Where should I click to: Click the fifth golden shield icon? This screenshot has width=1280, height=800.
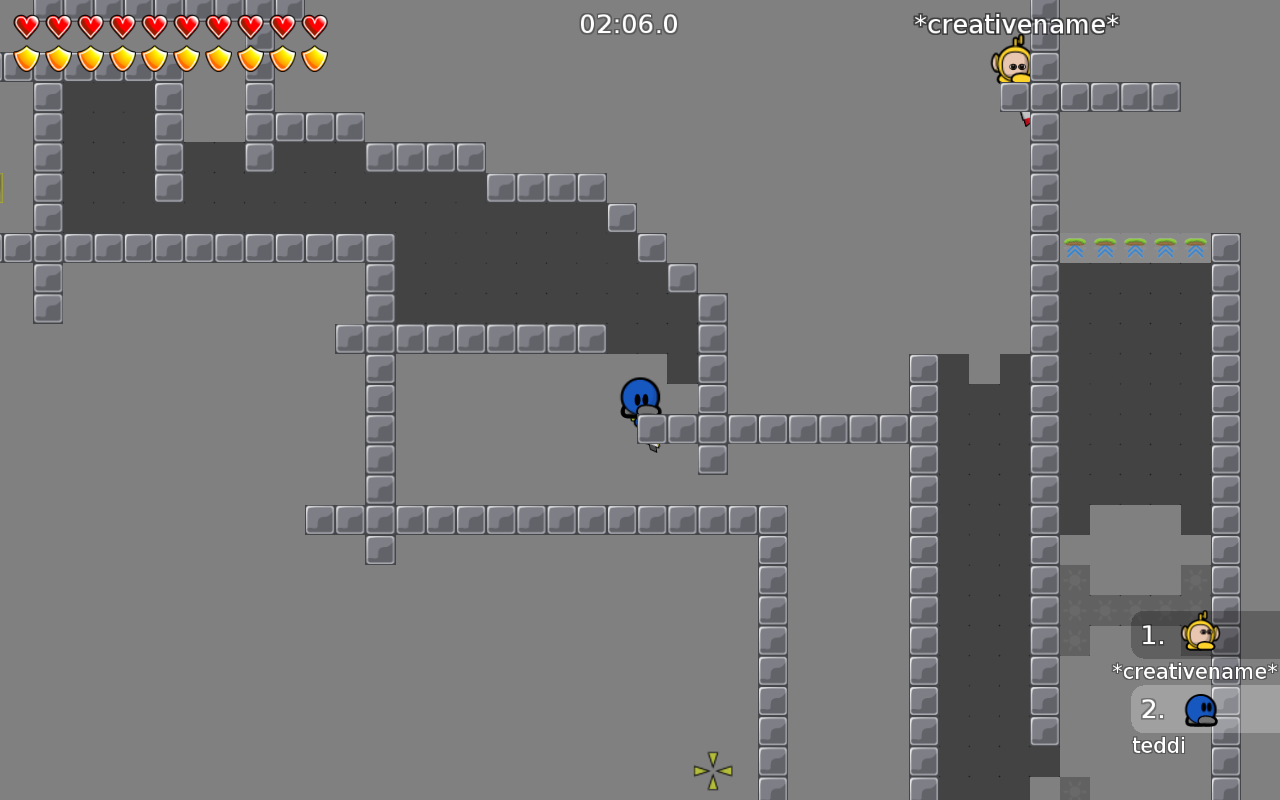pos(152,59)
